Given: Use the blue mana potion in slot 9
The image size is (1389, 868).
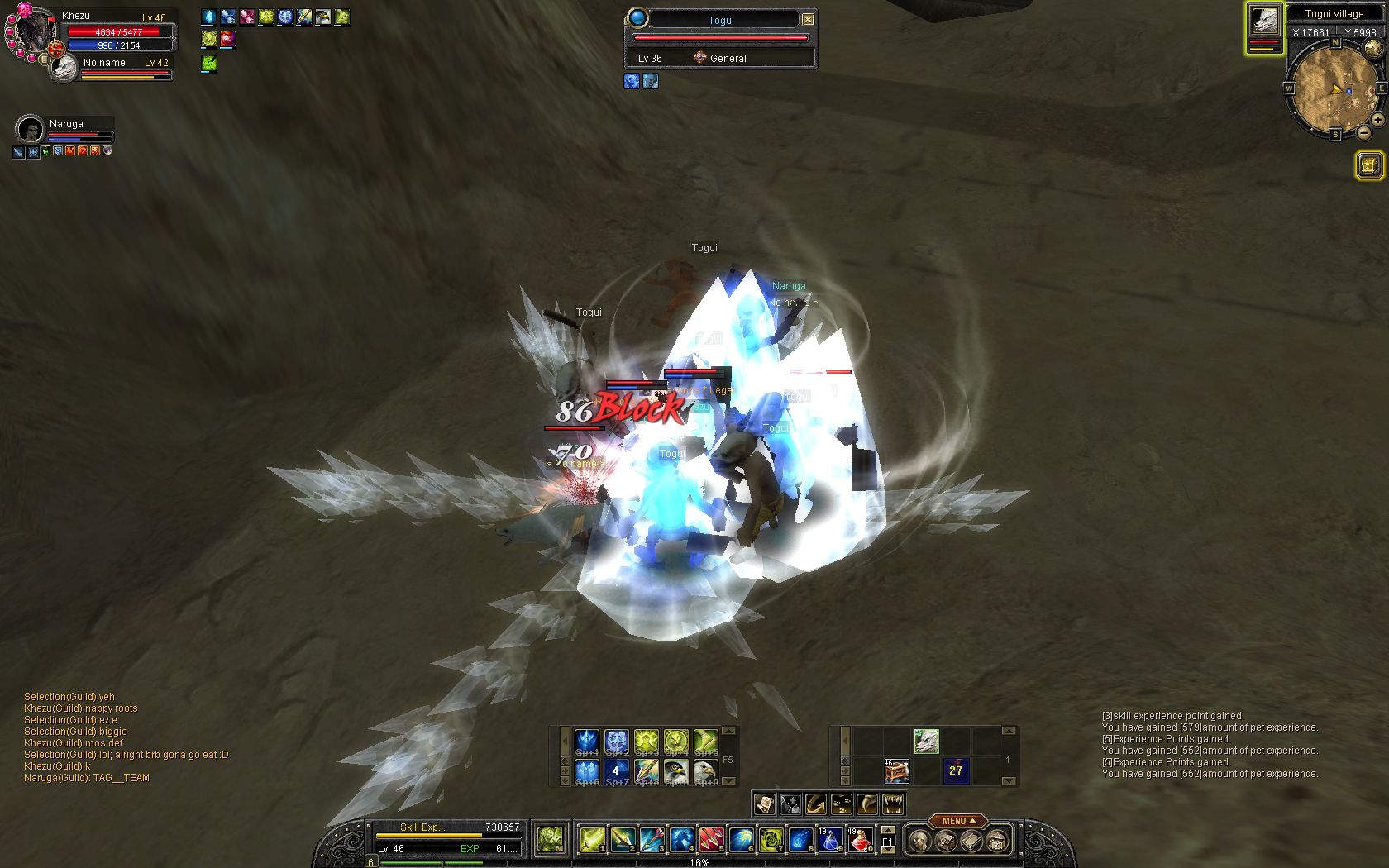Looking at the screenshot, I should 830,841.
